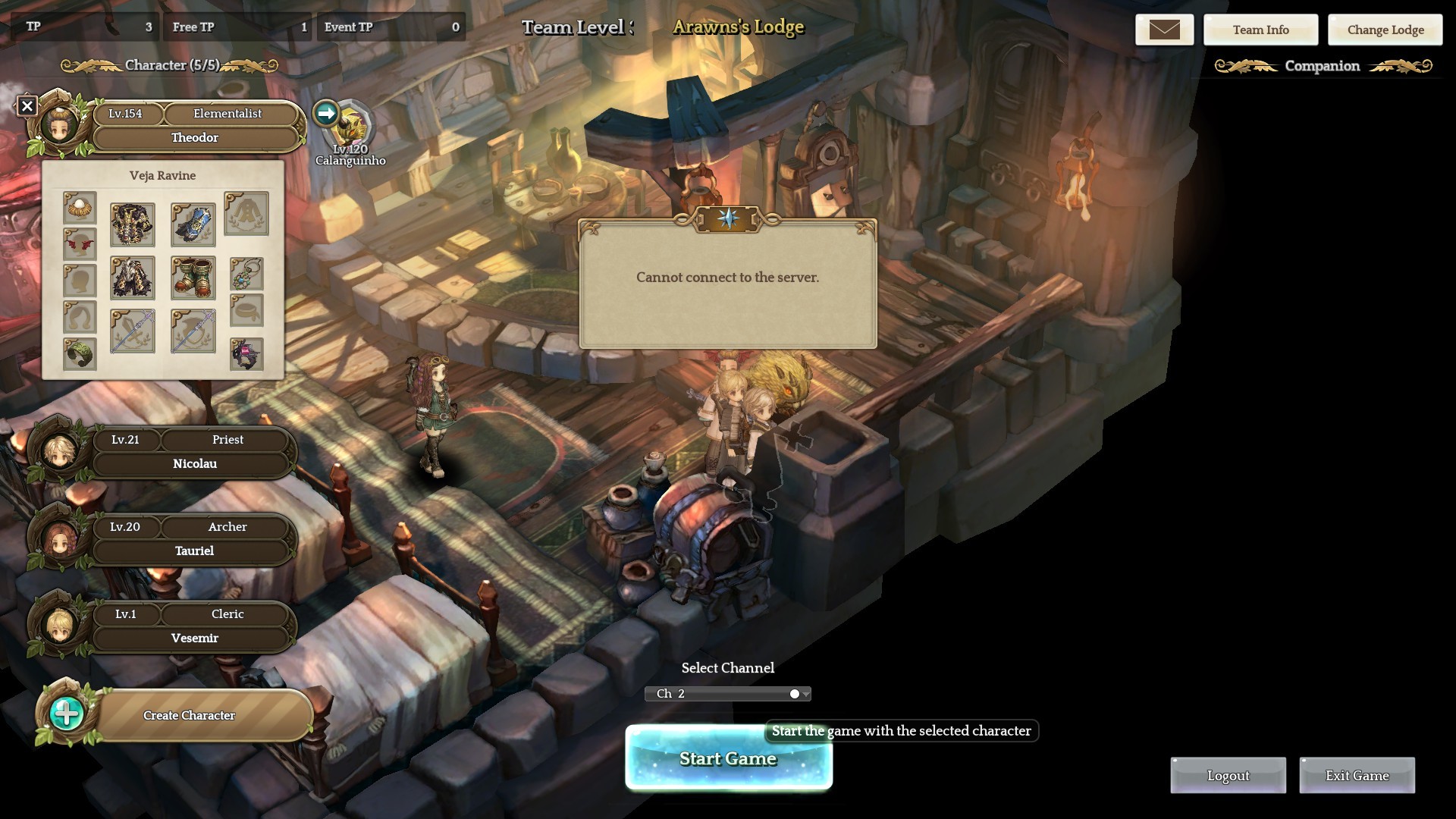Click the red wings accessory slot

[80, 244]
